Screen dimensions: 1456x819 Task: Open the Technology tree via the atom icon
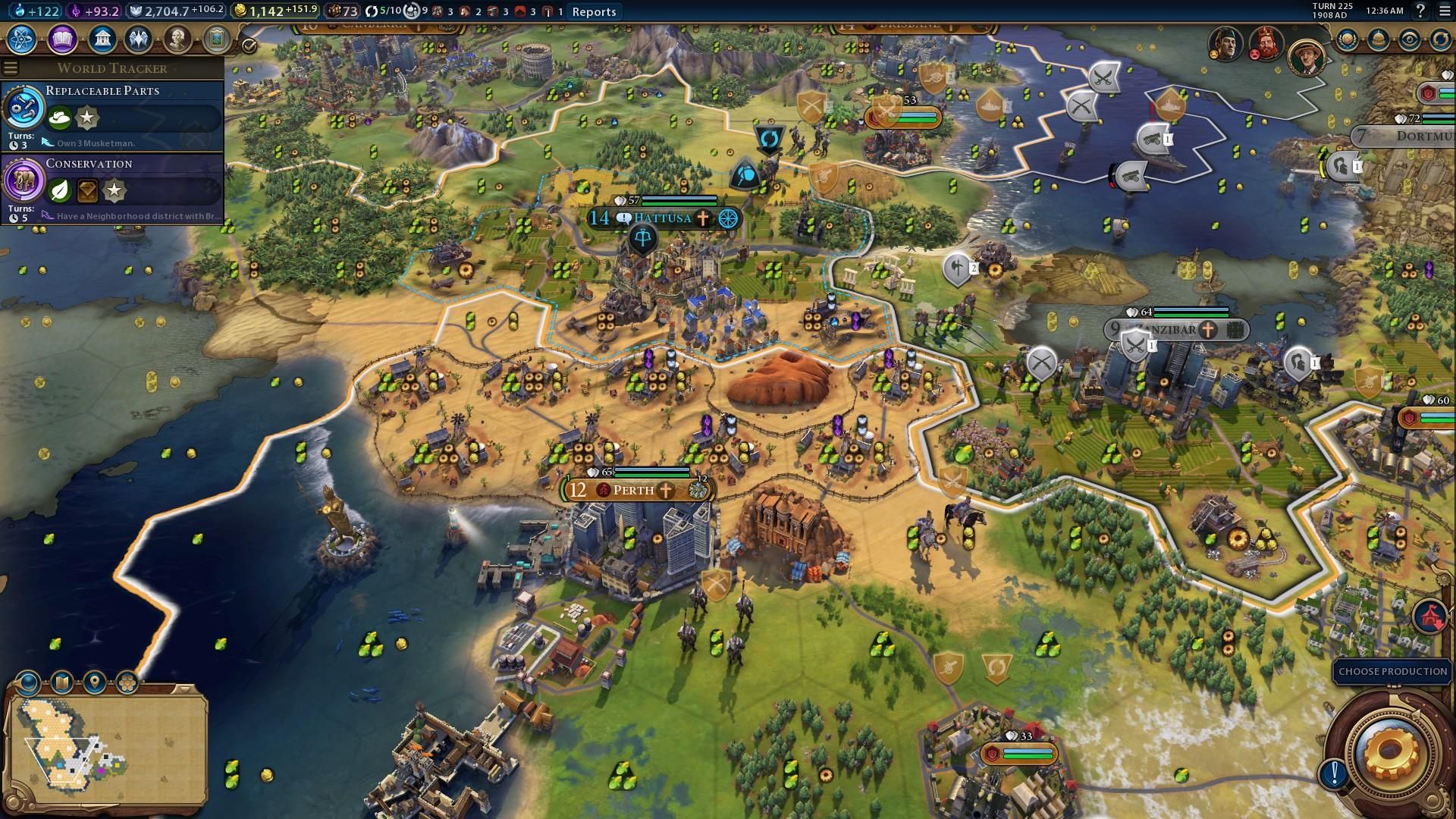(x=20, y=39)
